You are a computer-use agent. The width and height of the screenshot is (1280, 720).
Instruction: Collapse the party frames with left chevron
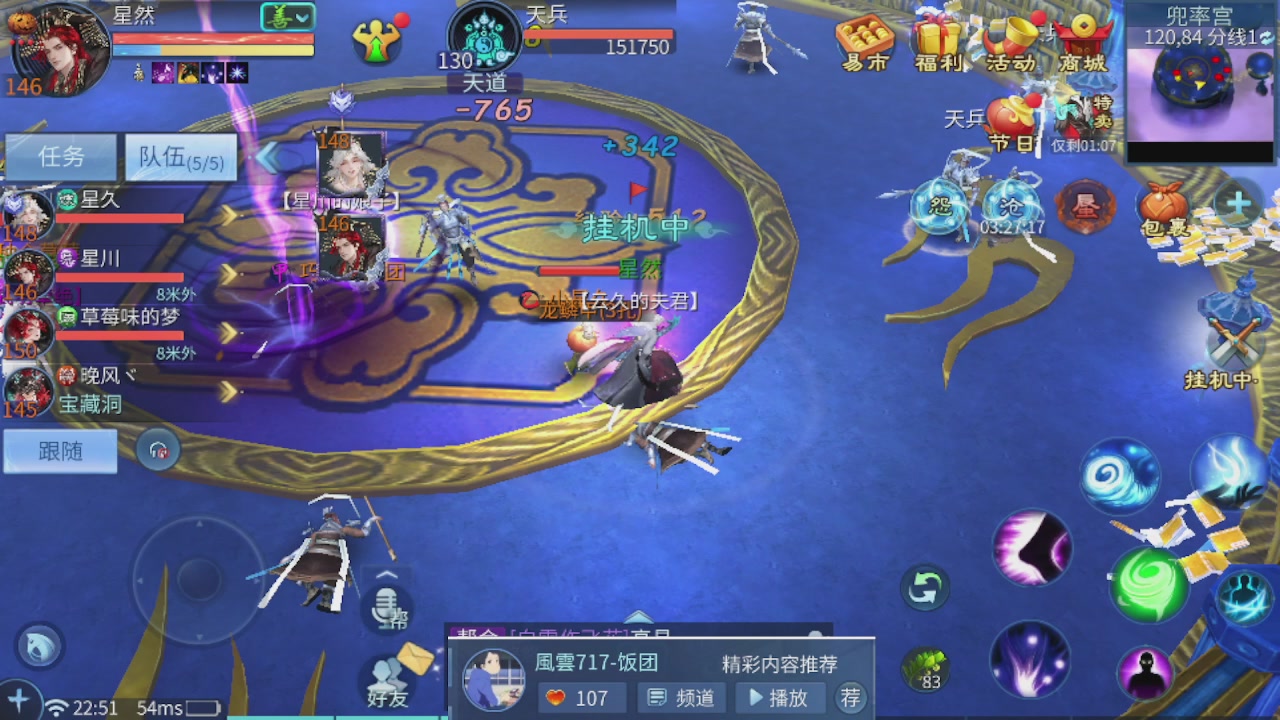pos(268,155)
